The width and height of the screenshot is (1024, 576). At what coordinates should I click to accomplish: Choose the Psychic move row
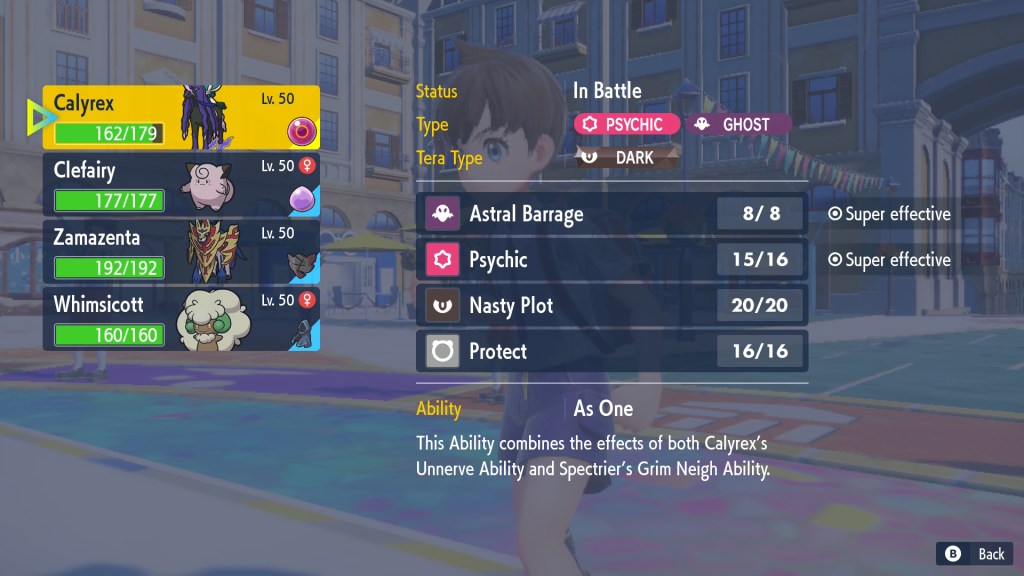tap(611, 259)
